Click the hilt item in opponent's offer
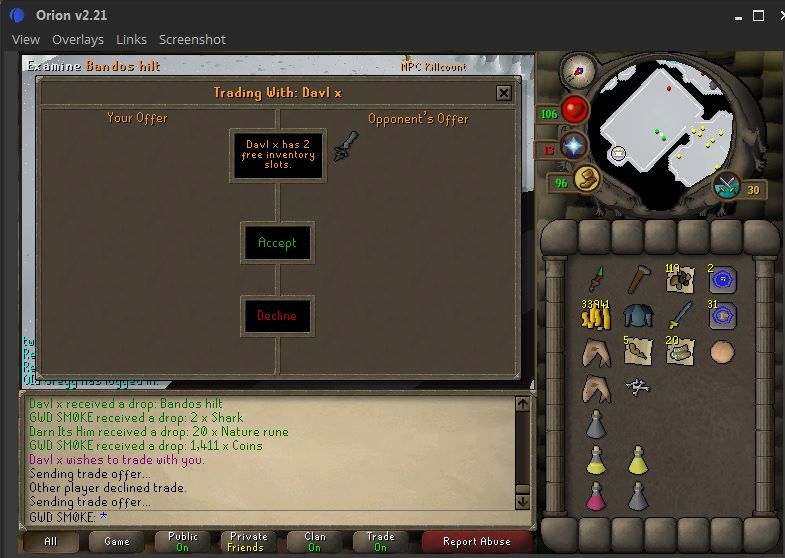The image size is (785, 558). (345, 147)
